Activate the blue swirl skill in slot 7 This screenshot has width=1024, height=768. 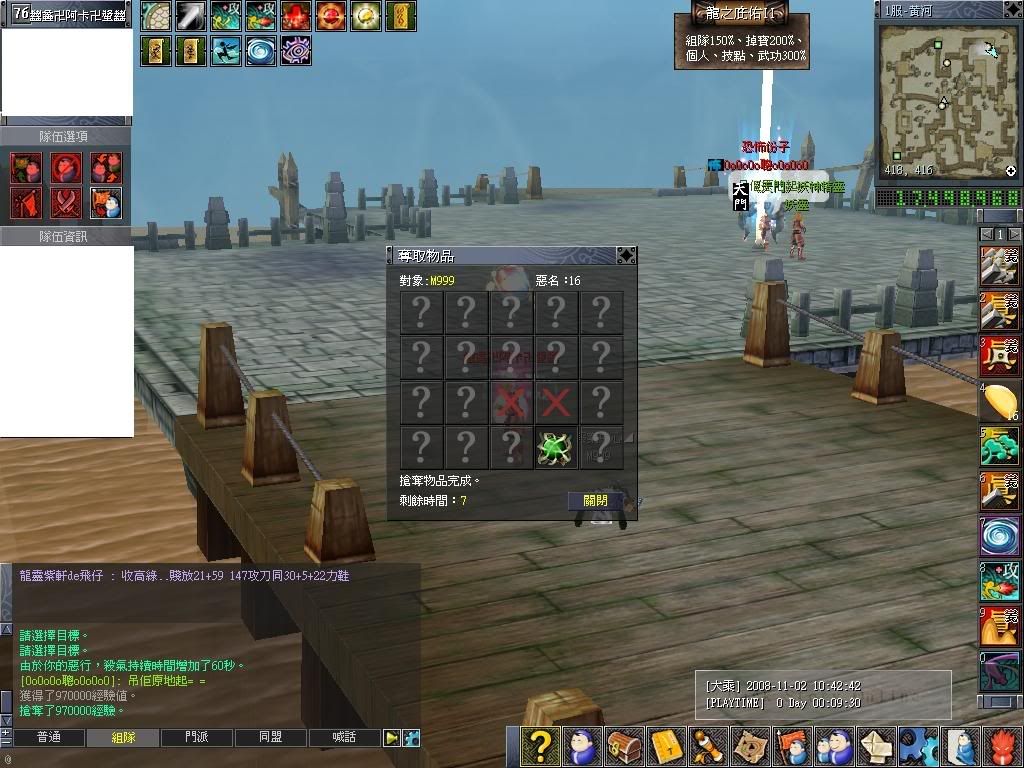[x=999, y=536]
